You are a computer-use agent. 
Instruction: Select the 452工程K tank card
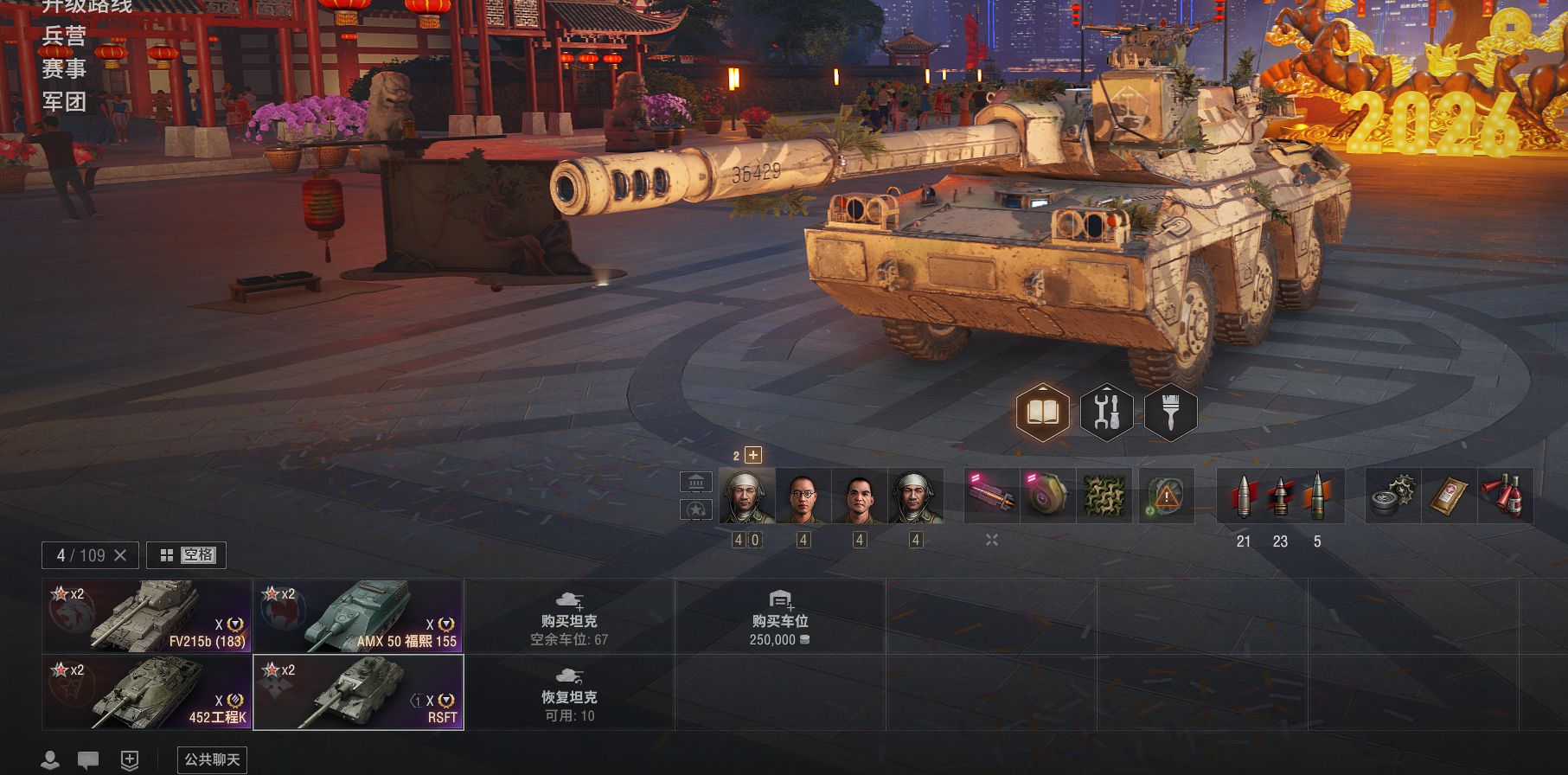tap(147, 692)
